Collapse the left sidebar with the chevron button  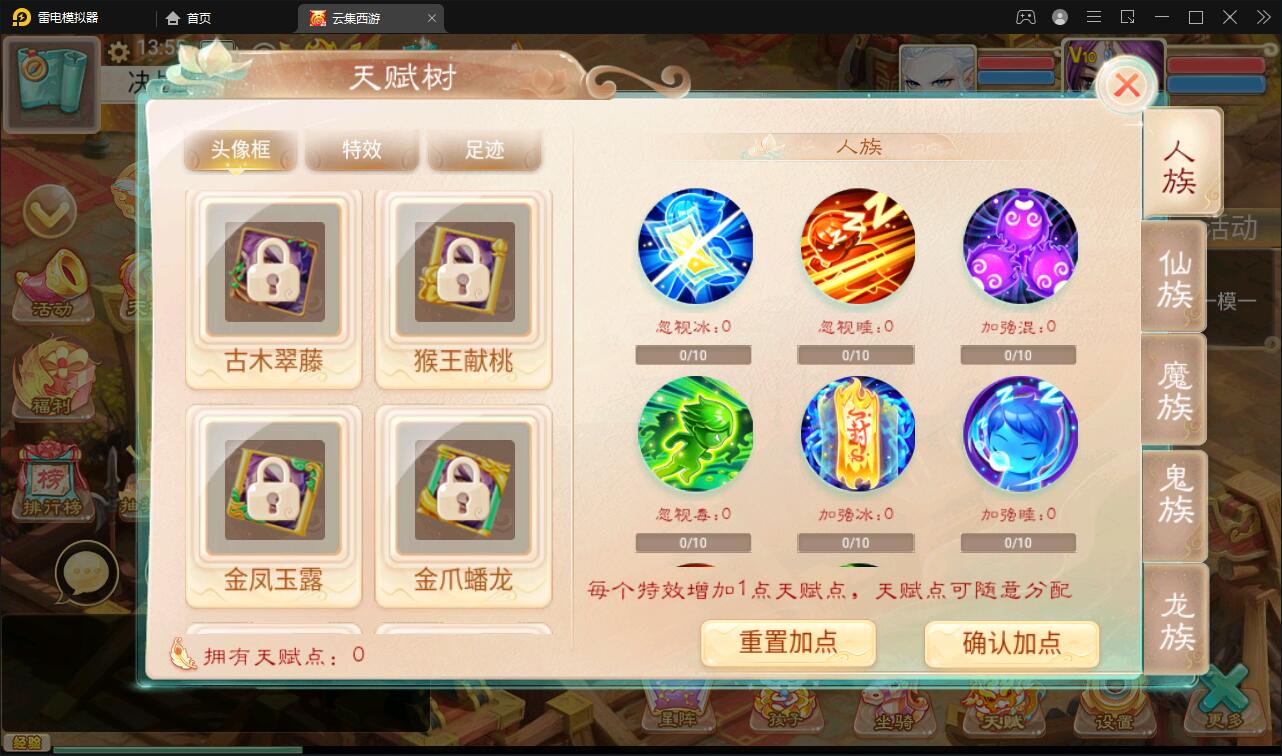[52, 212]
